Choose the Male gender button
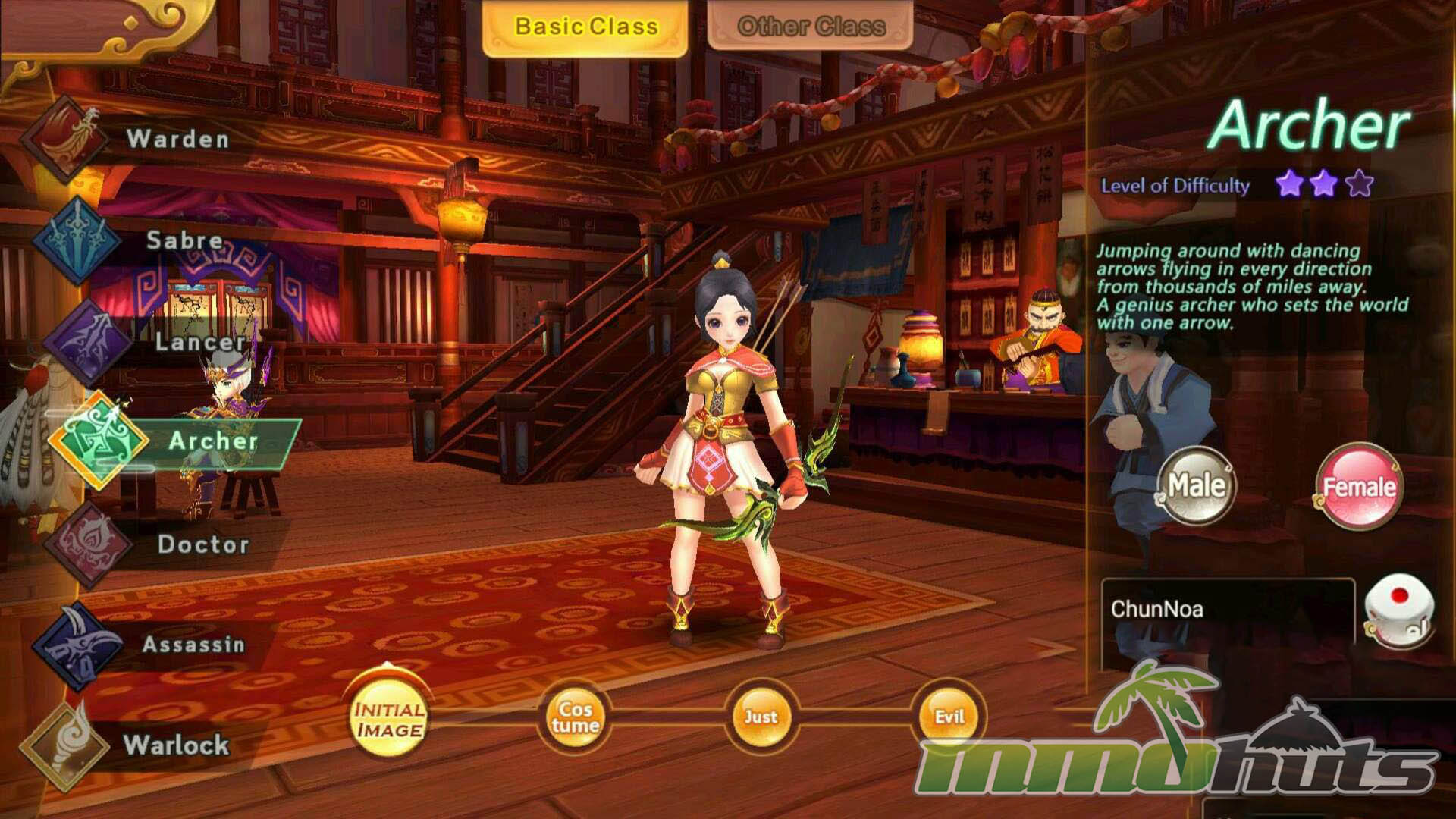Image resolution: width=1456 pixels, height=819 pixels. point(1196,485)
